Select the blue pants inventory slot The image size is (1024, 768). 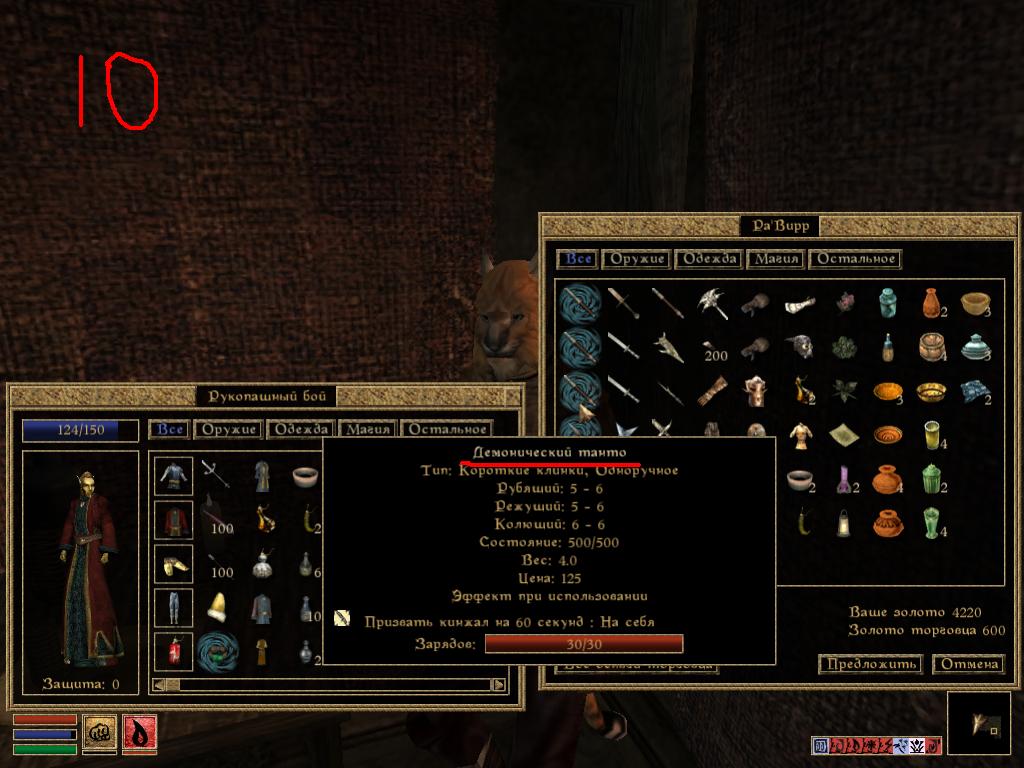click(x=174, y=608)
